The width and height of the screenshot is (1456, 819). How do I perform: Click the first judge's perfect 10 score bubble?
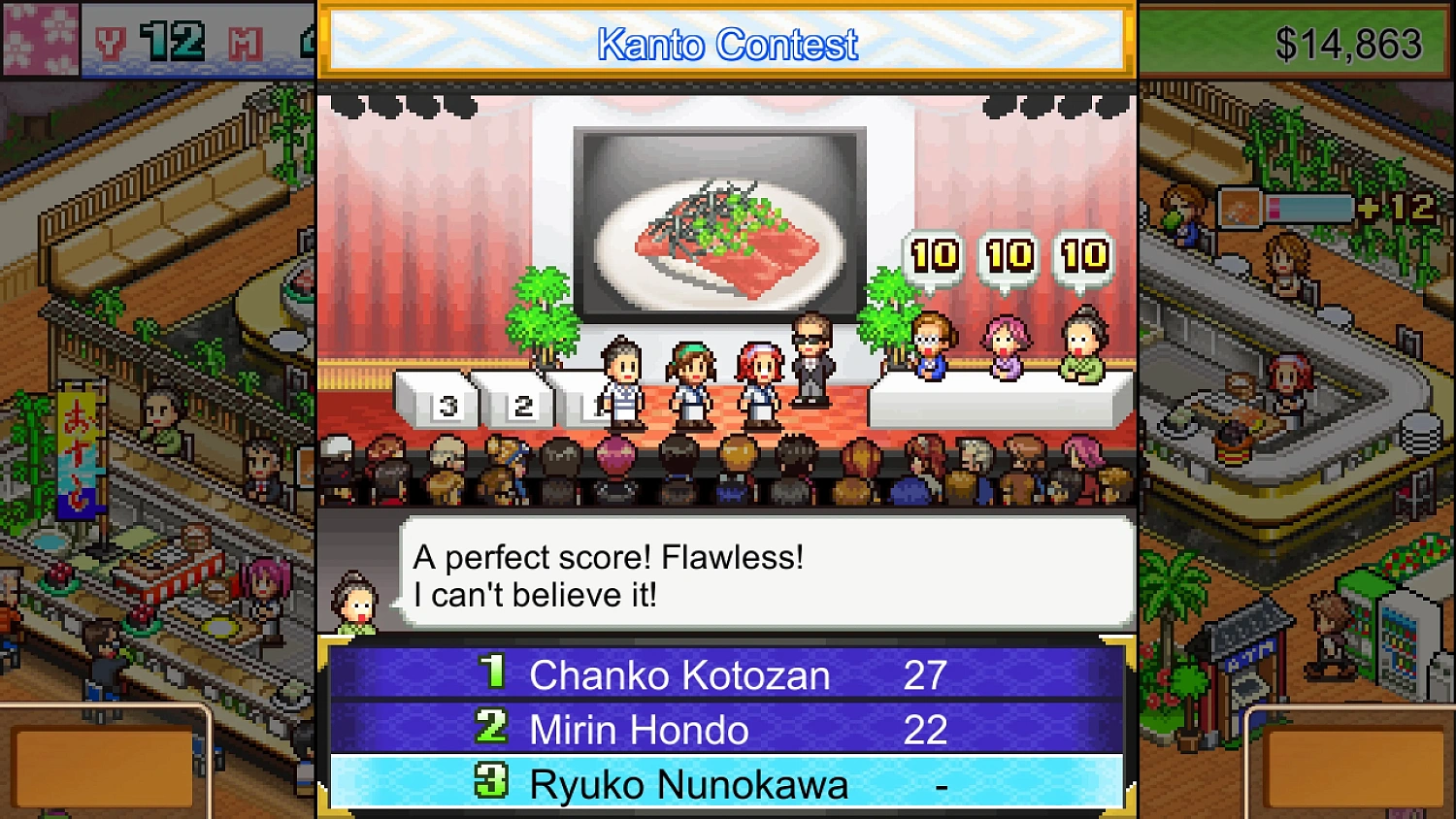pyautogui.click(x=933, y=256)
